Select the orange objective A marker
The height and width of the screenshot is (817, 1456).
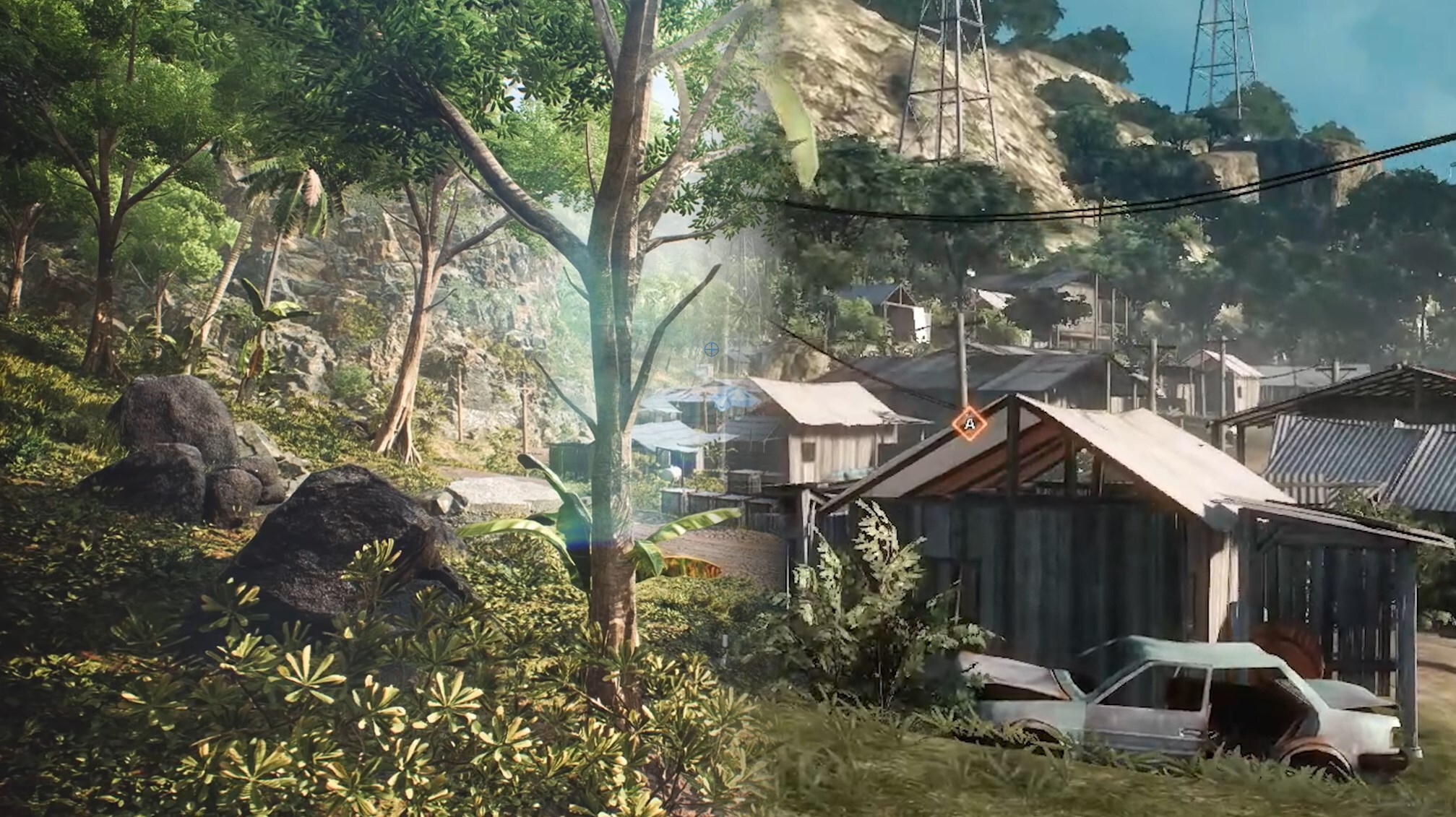click(969, 424)
